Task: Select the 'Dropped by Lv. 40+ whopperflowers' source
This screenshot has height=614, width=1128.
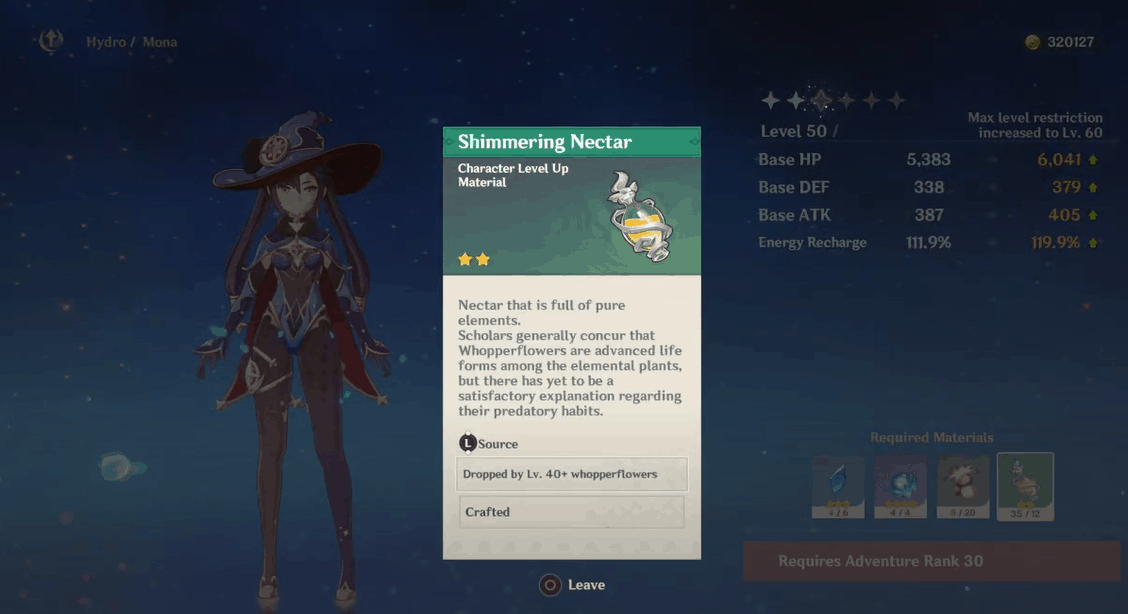Action: pos(571,474)
